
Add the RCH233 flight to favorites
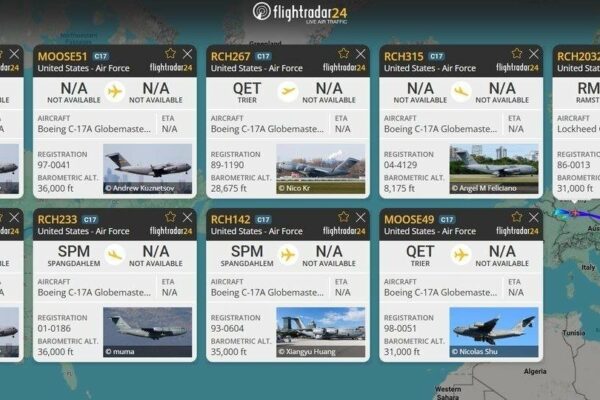pos(170,217)
